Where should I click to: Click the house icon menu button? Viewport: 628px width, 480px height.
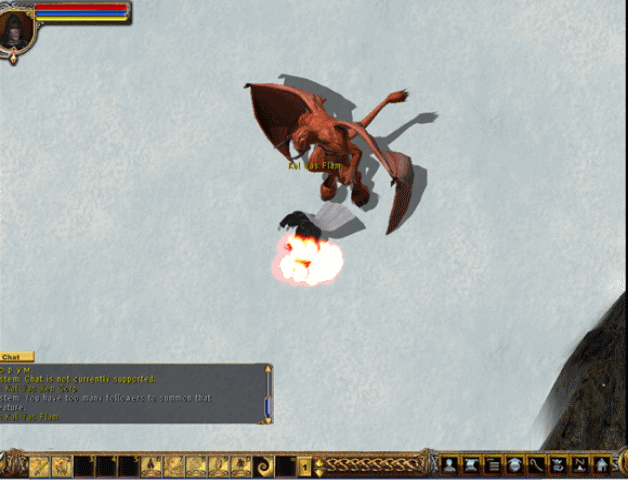(x=601, y=465)
